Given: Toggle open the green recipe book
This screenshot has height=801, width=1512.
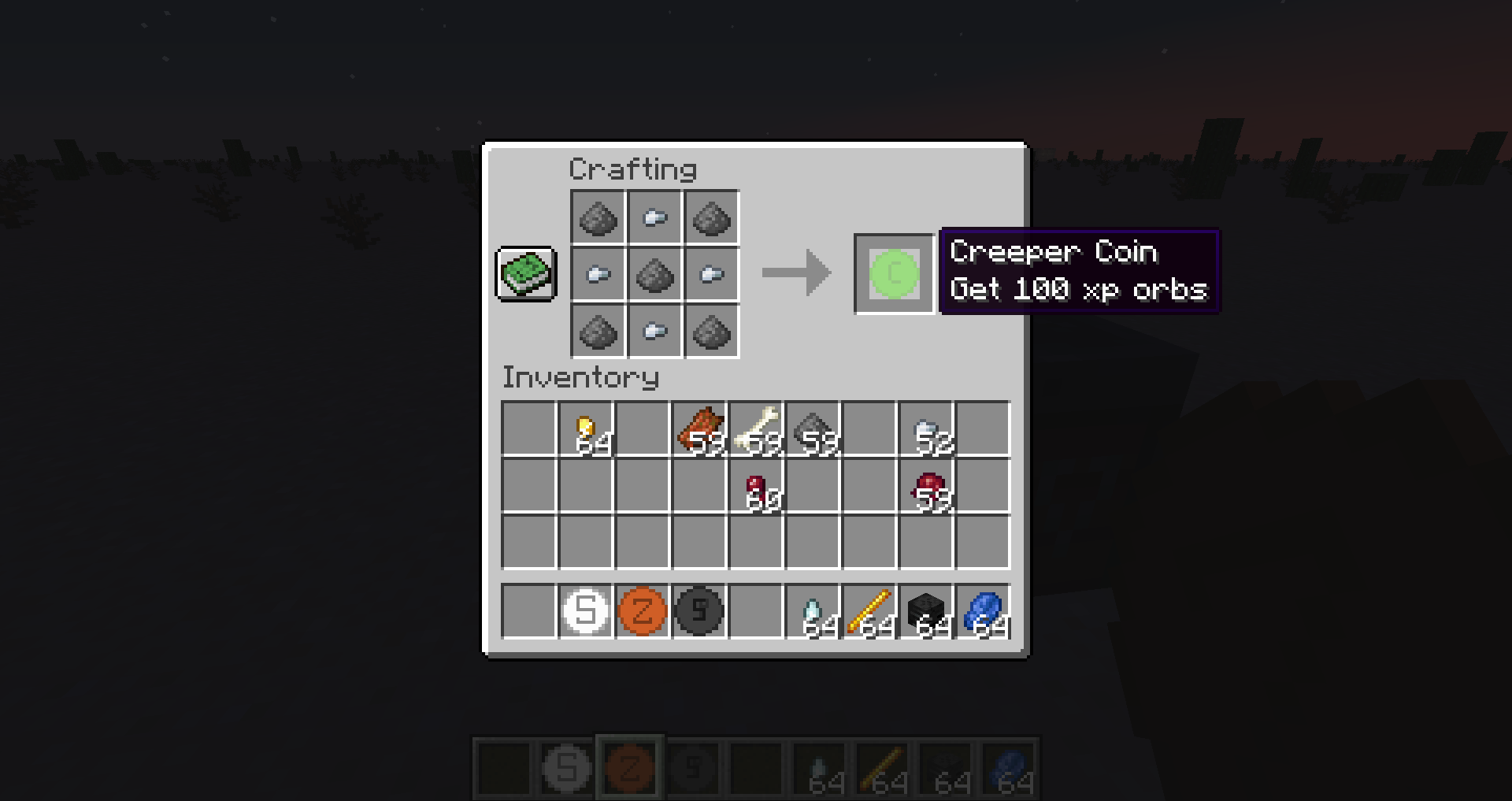Looking at the screenshot, I should coord(525,275).
